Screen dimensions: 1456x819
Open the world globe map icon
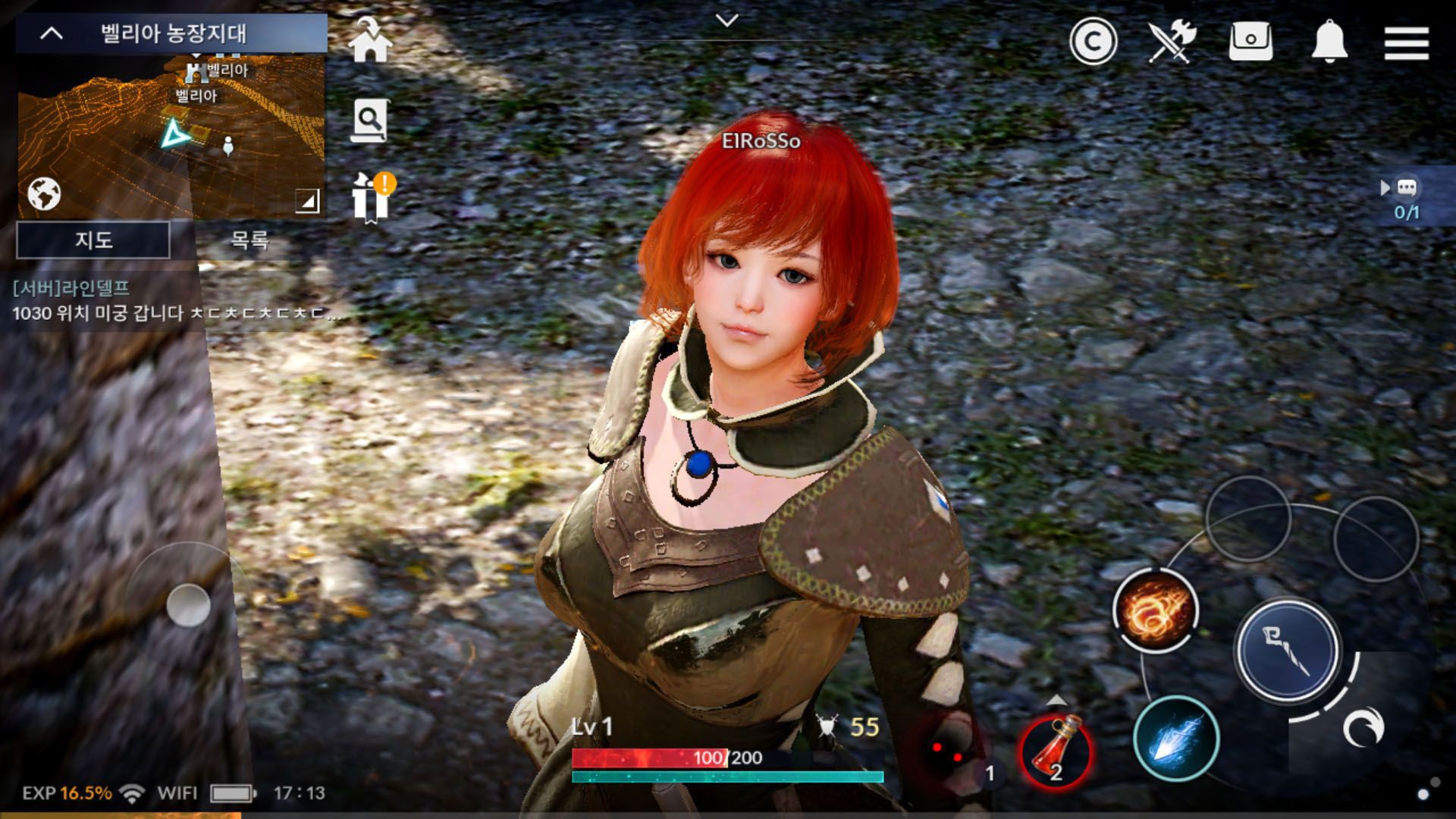coord(44,194)
